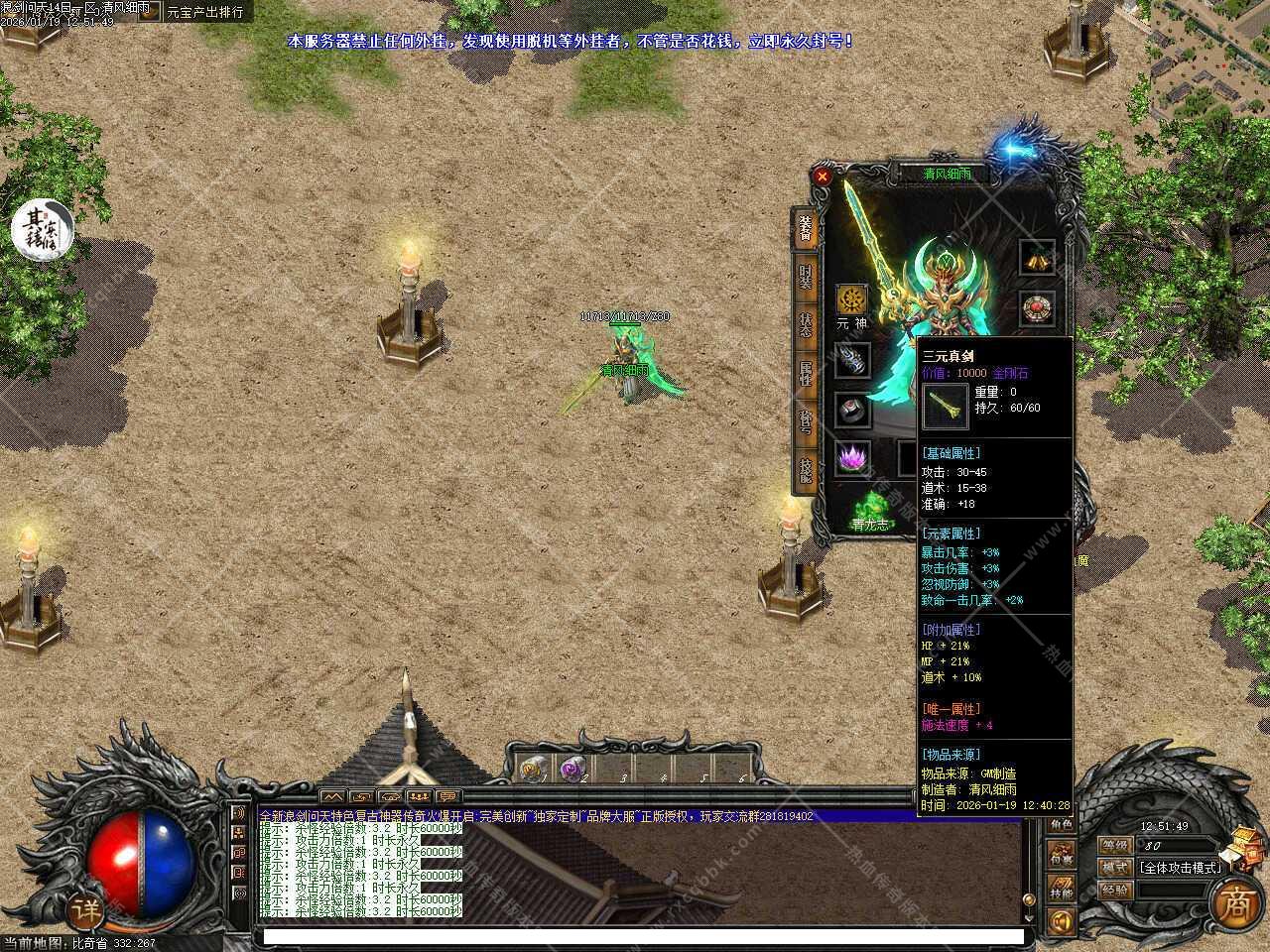1270x952 pixels.
Task: Open the 包裹 (bag) button
Action: coord(1061,857)
